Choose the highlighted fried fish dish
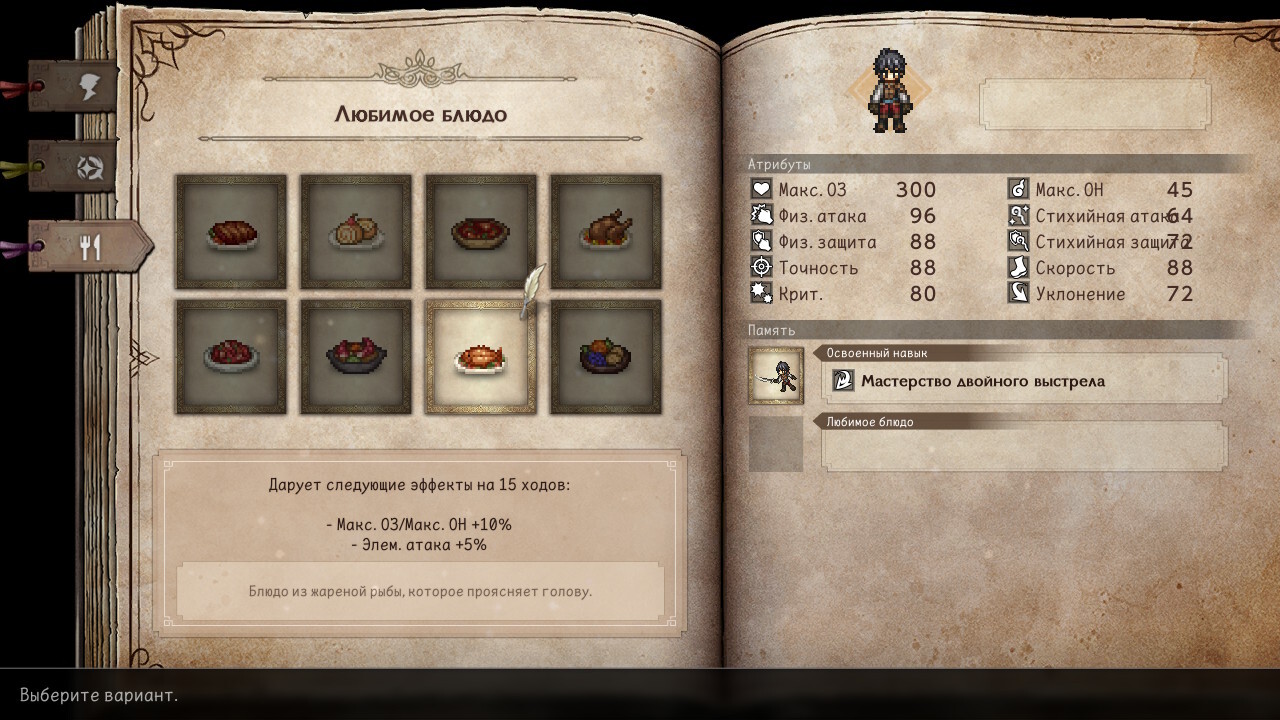The image size is (1280, 720). tap(481, 357)
